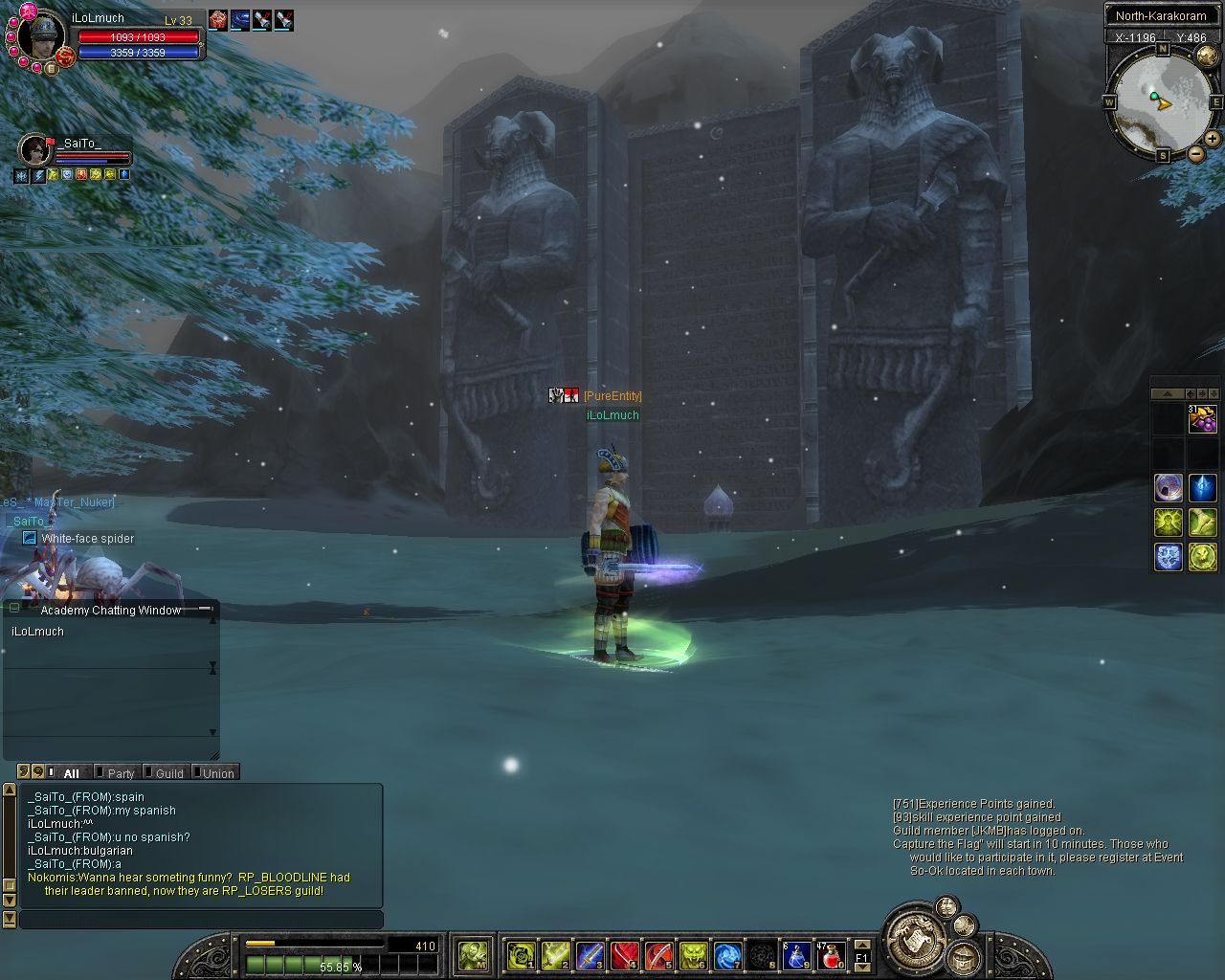Switch chat to the Guild tab
The width and height of the screenshot is (1225, 980).
168,772
